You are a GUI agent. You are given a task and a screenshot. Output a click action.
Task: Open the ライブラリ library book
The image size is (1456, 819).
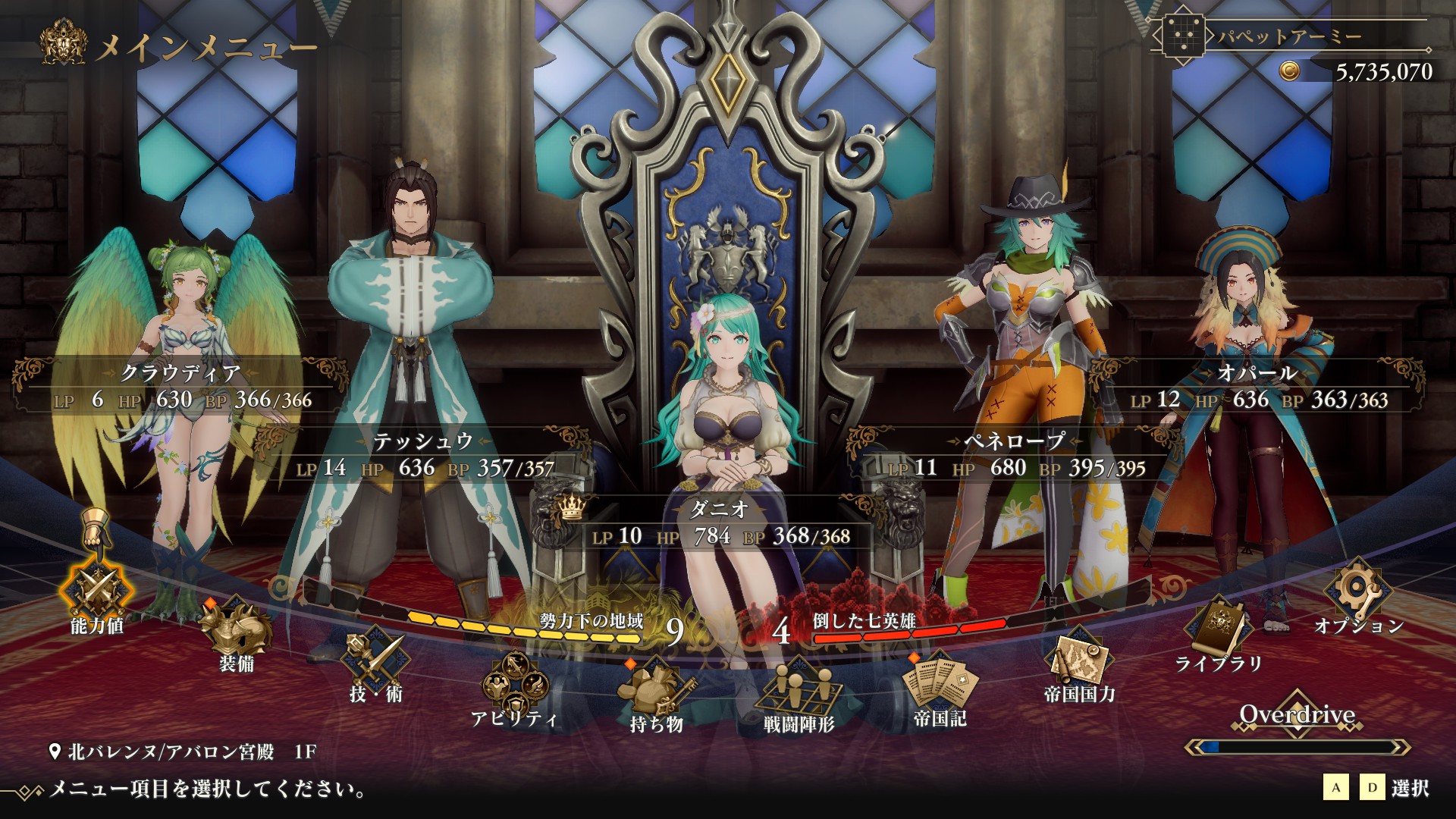(1219, 629)
